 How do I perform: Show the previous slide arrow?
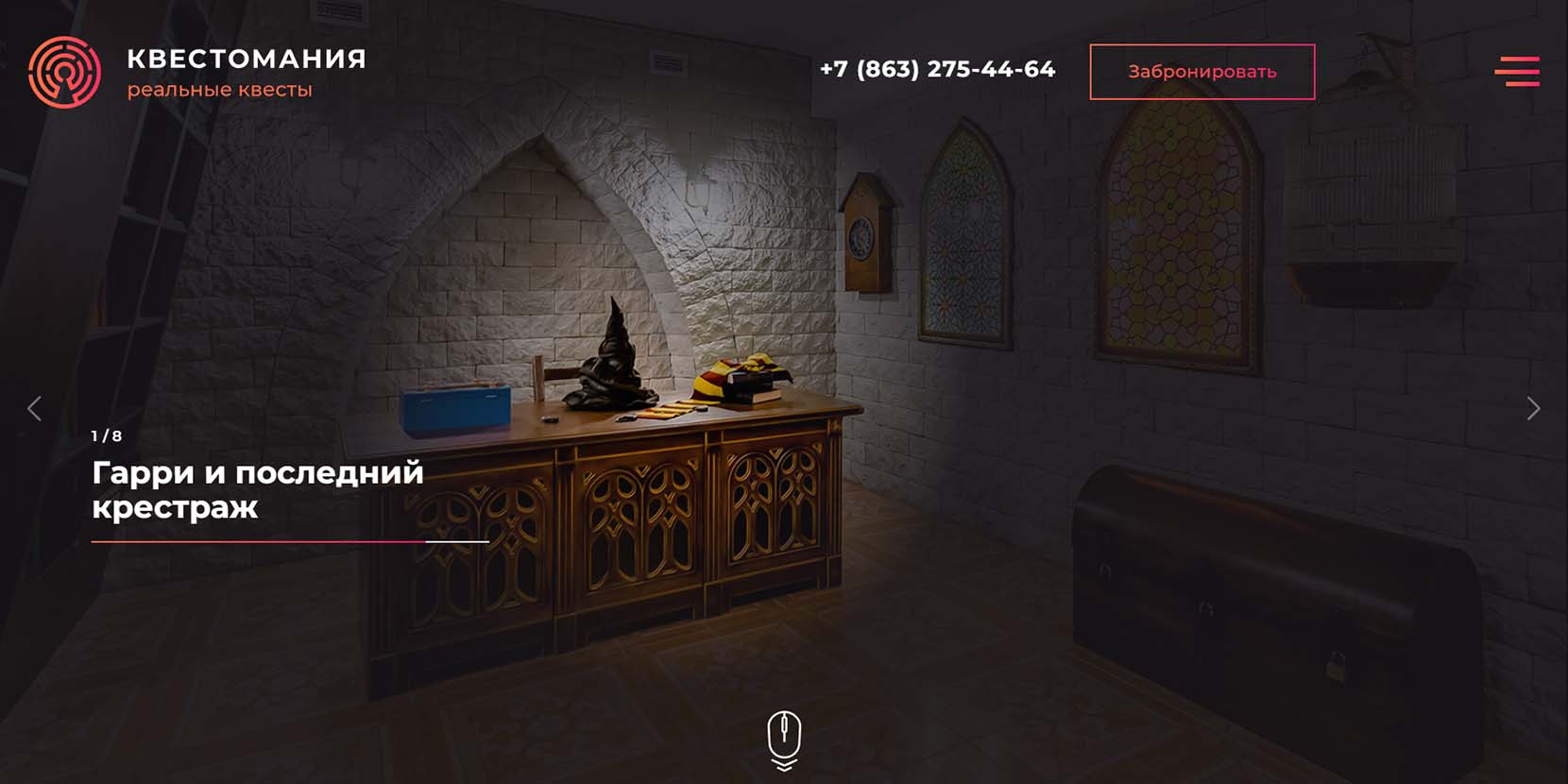point(35,408)
